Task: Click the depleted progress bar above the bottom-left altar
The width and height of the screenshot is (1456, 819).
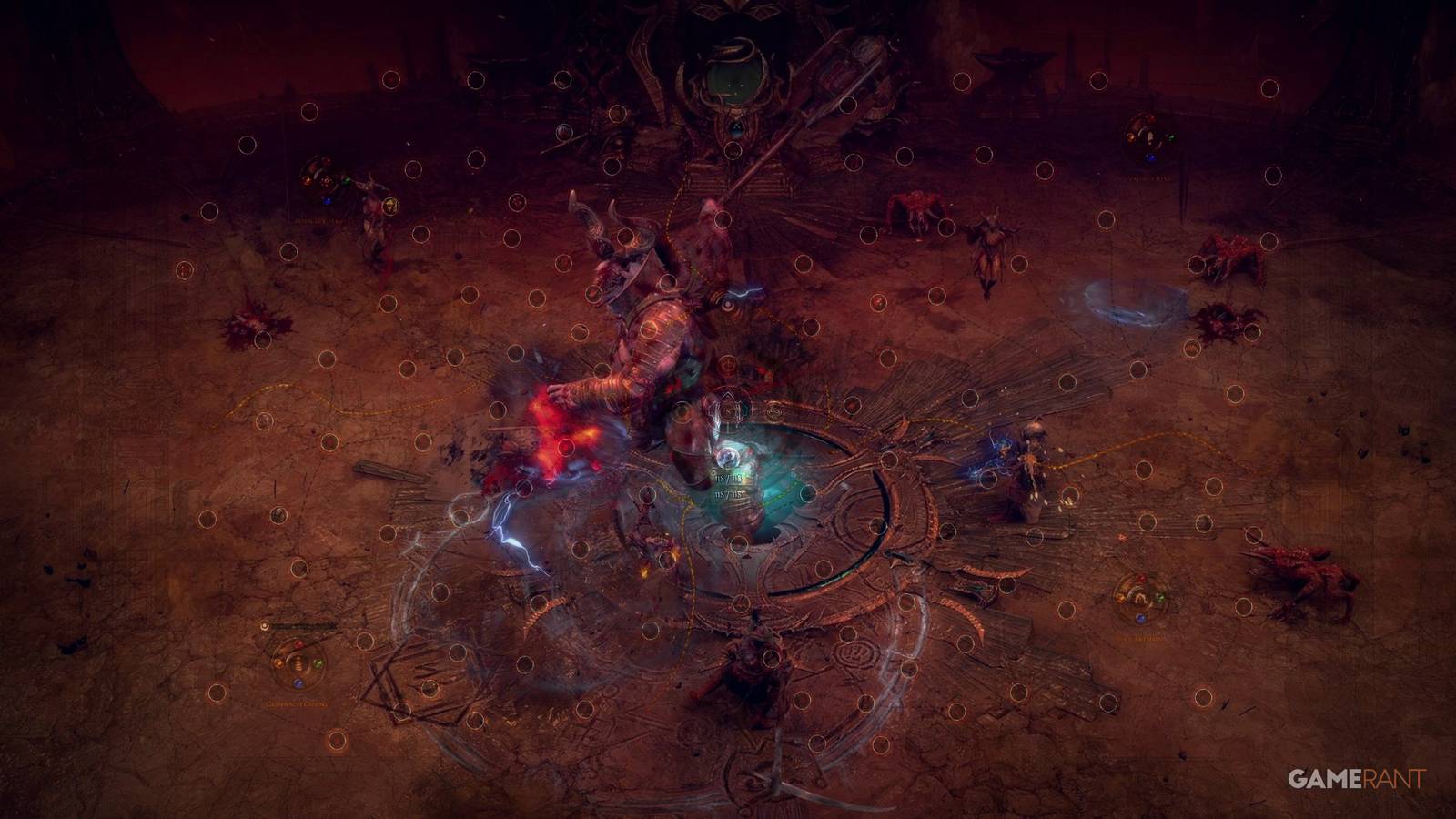Action: 300,626
